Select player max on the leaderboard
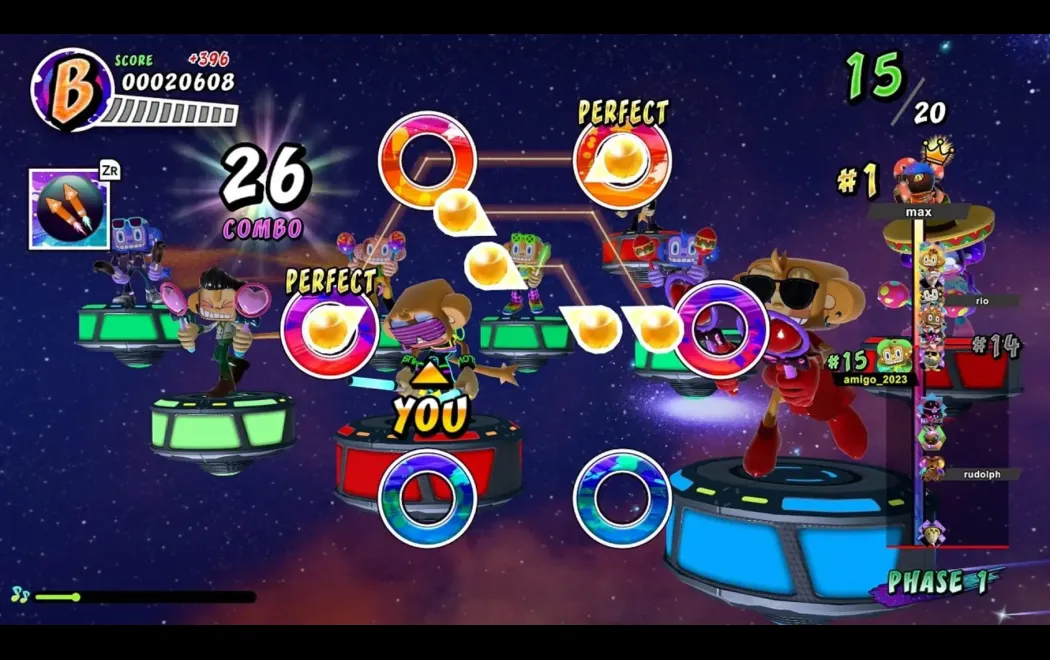The width and height of the screenshot is (1050, 660). point(919,212)
